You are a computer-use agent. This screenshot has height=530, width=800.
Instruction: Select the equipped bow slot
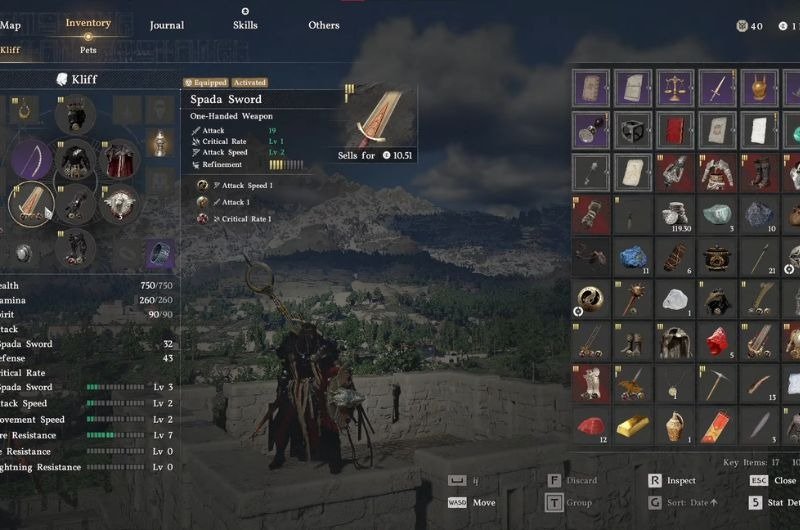[x=32, y=159]
